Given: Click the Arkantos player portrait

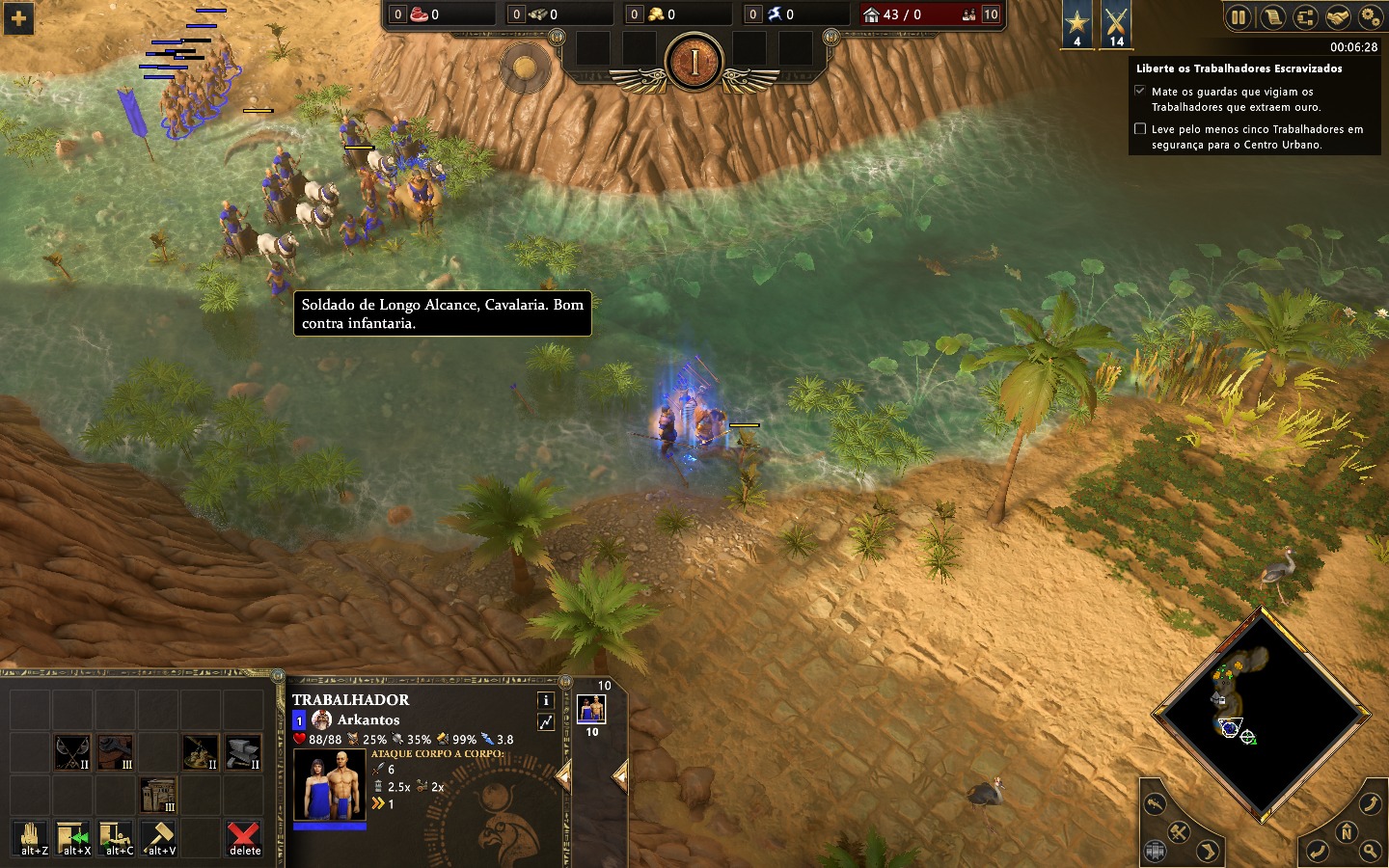Looking at the screenshot, I should point(322,719).
